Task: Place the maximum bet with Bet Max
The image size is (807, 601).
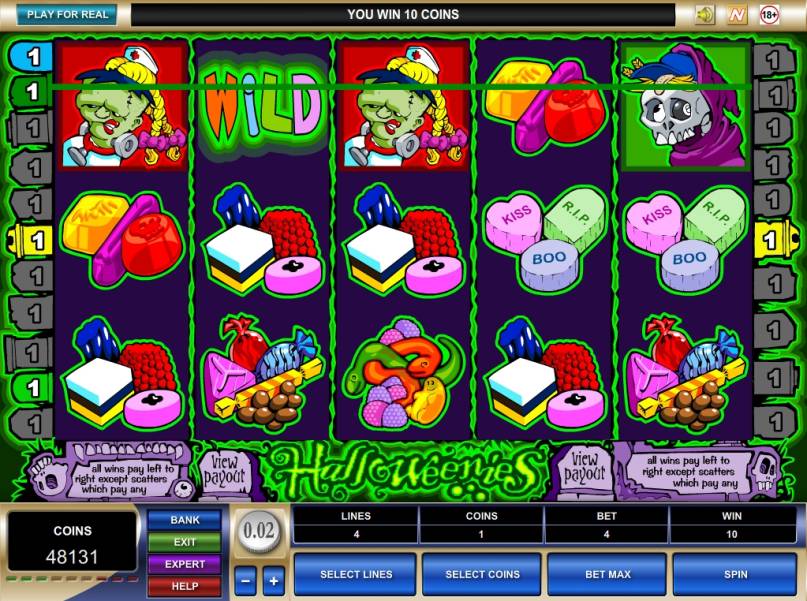Action: click(x=608, y=575)
